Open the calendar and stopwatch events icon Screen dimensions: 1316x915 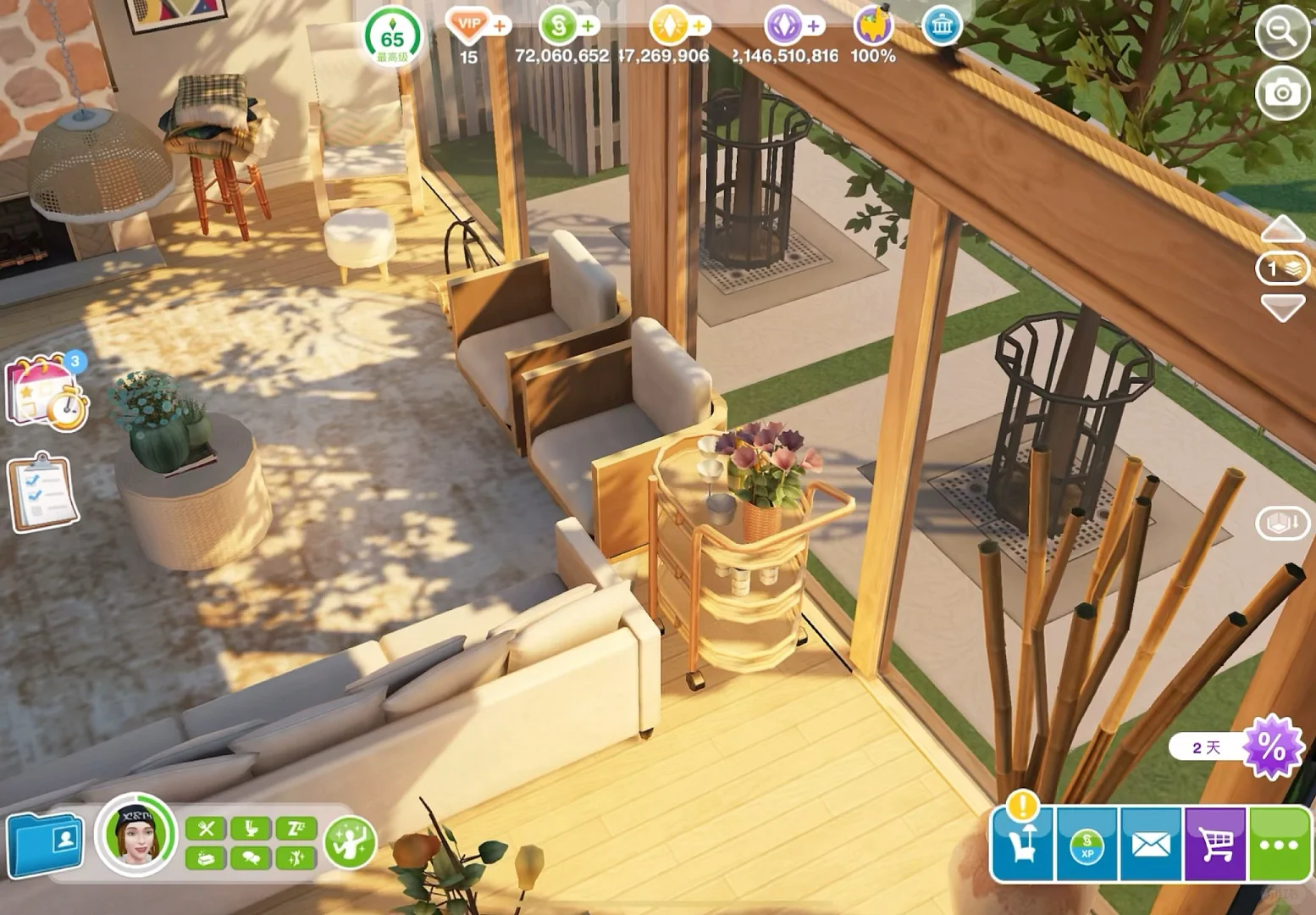tap(48, 393)
